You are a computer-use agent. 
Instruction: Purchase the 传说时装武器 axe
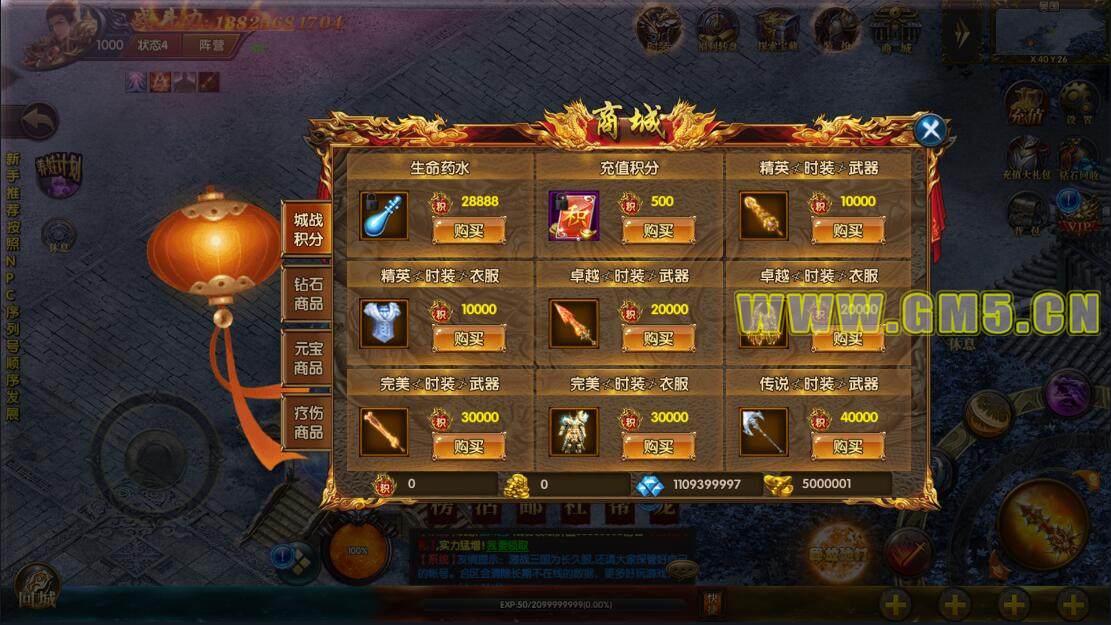(847, 446)
